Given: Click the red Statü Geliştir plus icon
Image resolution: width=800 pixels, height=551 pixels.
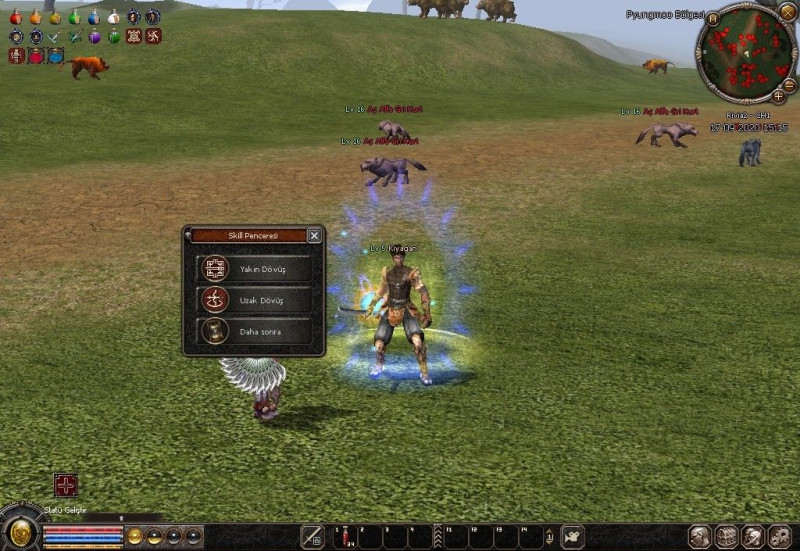Looking at the screenshot, I should [66, 487].
